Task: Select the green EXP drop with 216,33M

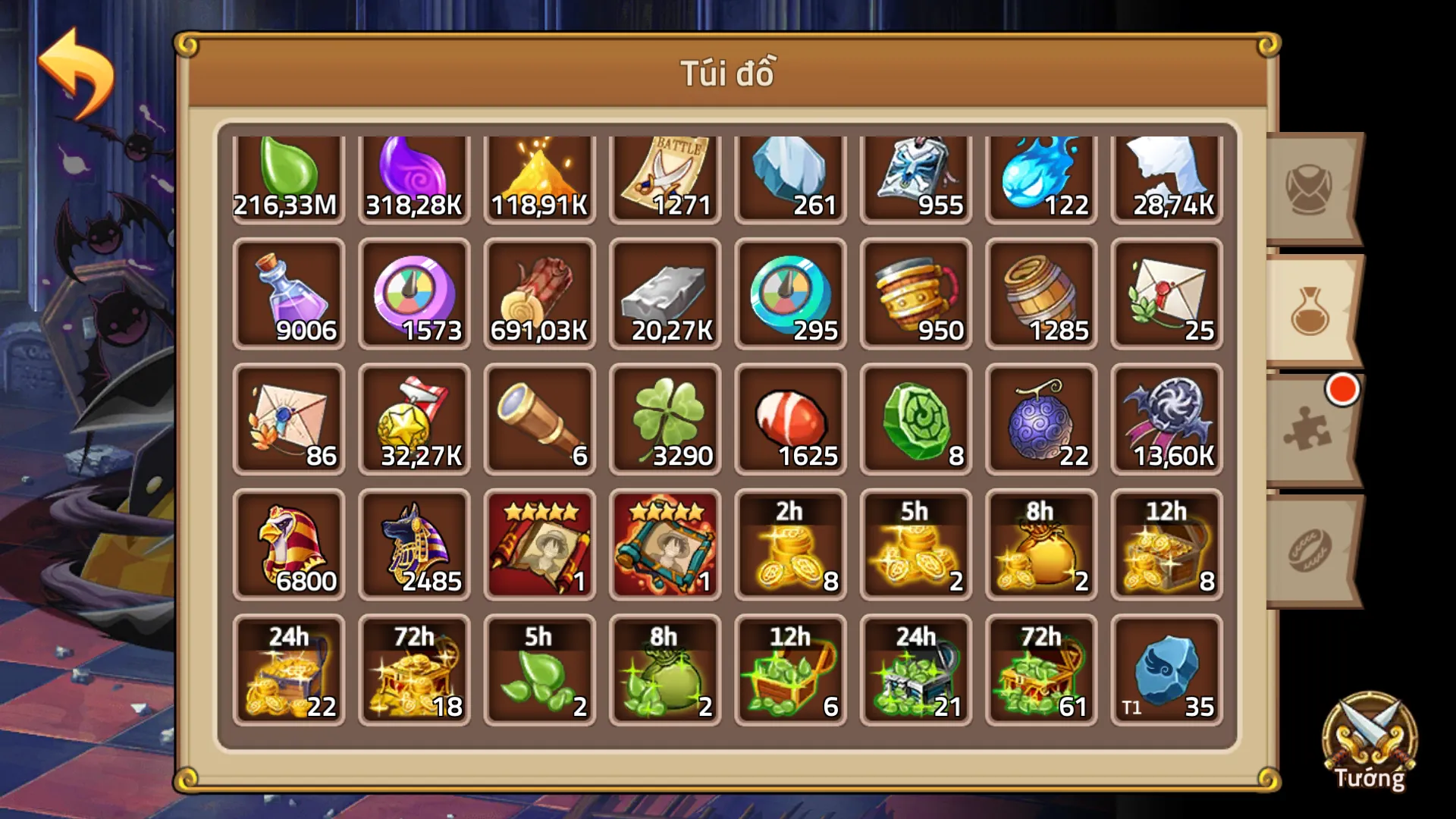Action: coord(288,174)
